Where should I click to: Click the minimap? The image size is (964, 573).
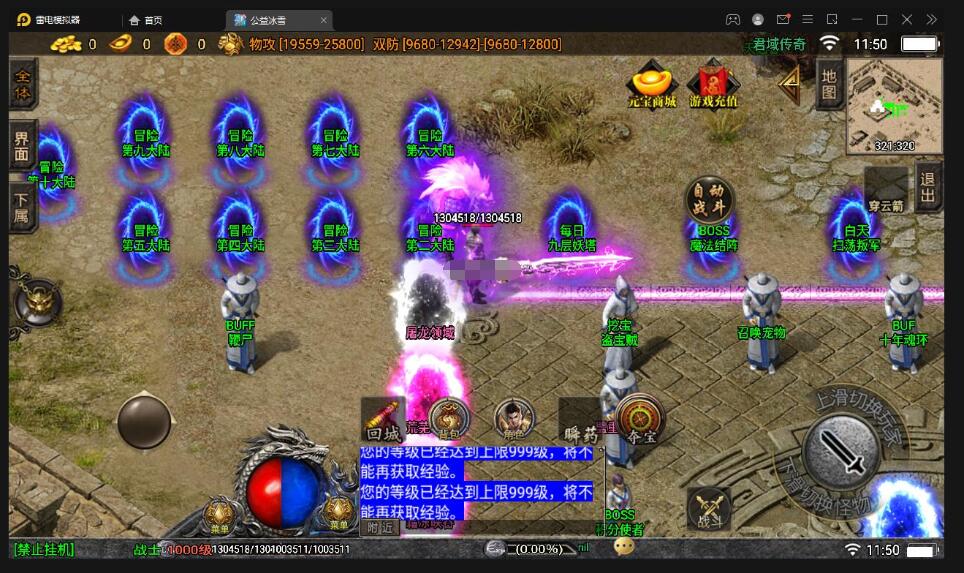(x=893, y=105)
